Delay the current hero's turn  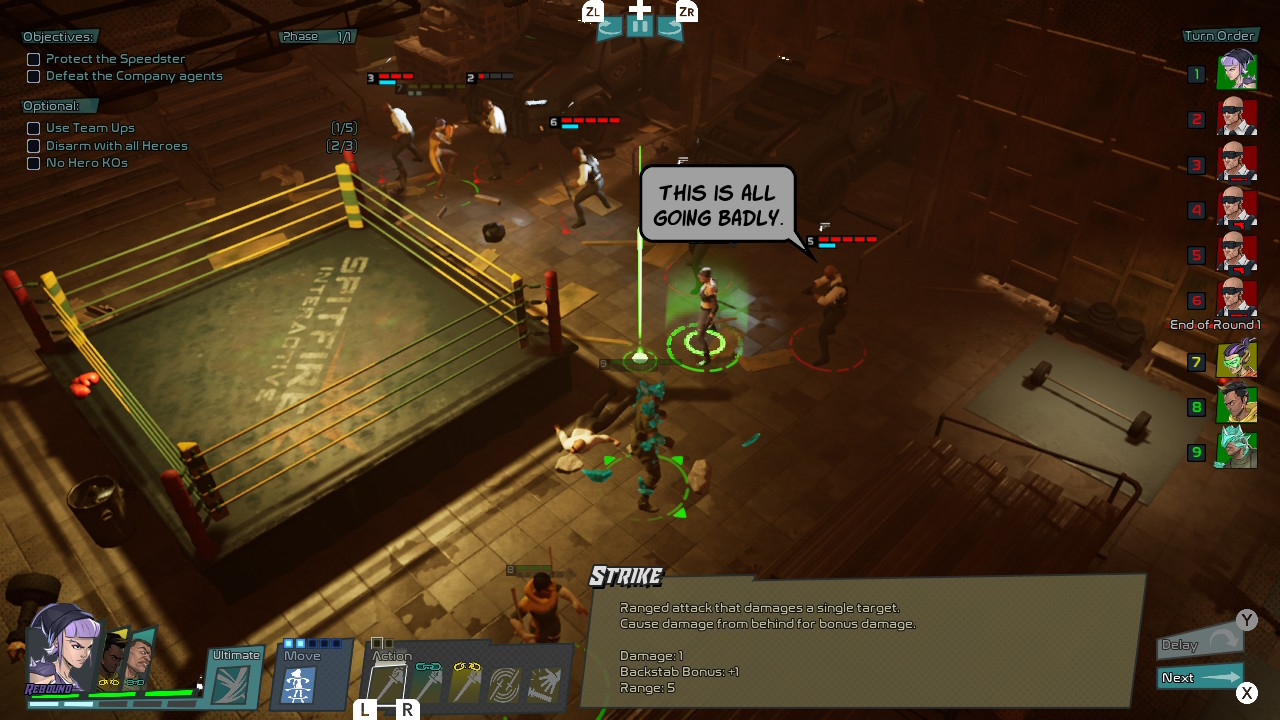(1199, 644)
